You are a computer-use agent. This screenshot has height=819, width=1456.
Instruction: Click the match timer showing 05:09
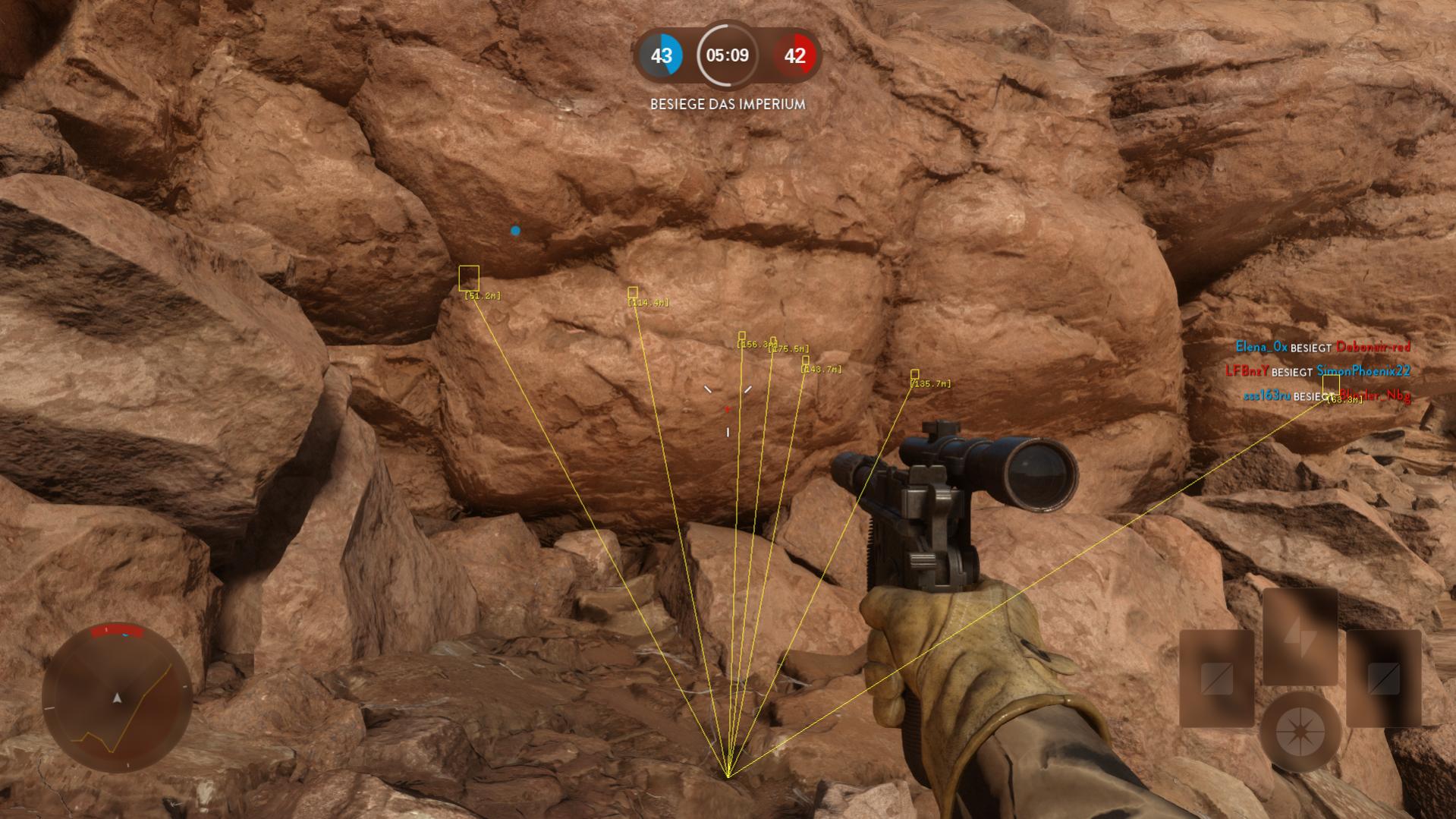click(726, 55)
